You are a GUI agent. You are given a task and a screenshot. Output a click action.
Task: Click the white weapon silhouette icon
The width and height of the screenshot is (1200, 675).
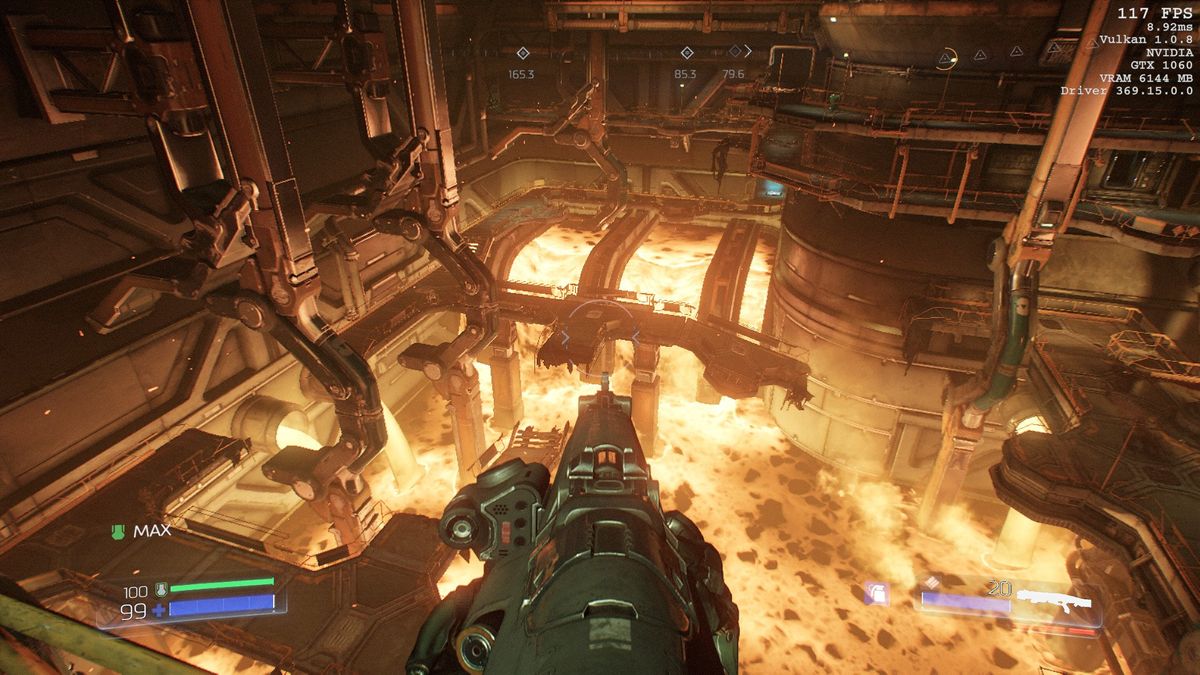1052,603
